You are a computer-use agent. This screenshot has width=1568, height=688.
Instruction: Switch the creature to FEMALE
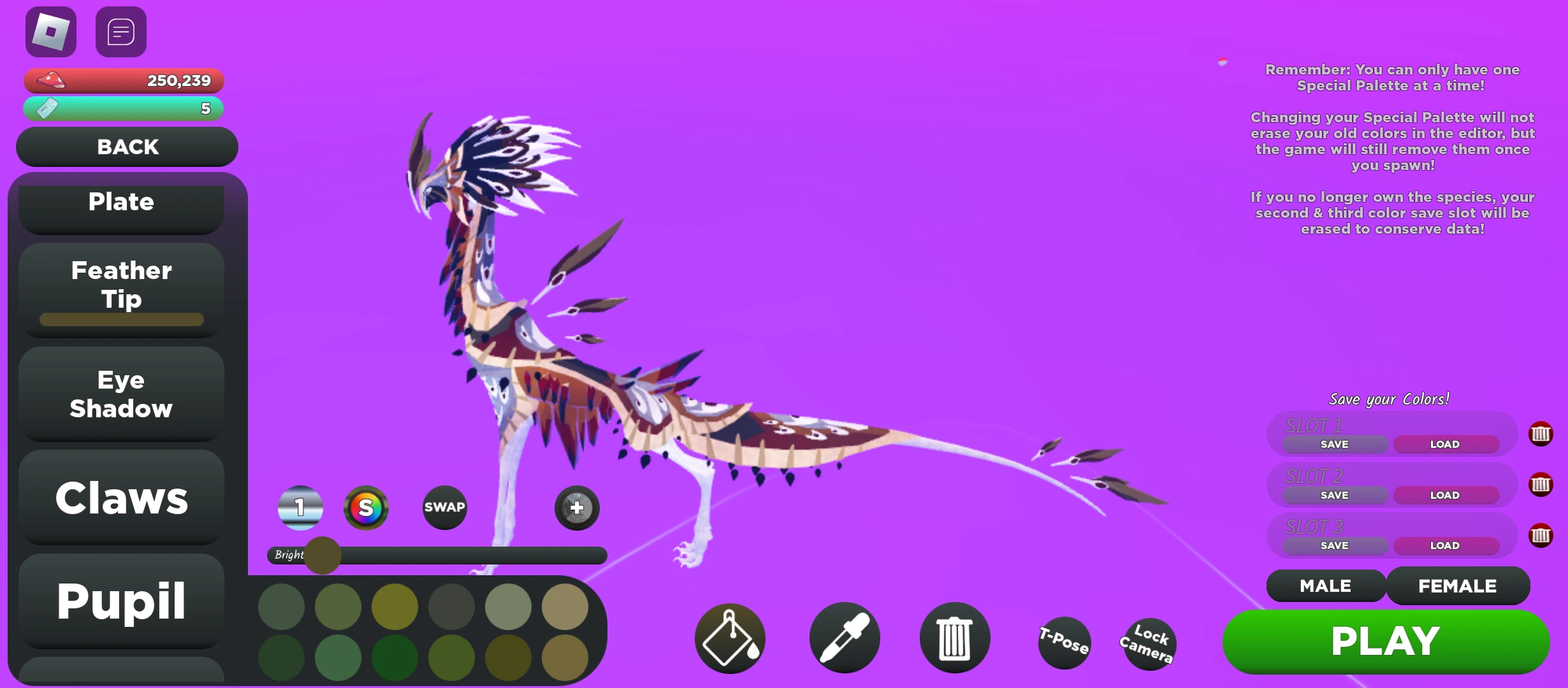1458,585
